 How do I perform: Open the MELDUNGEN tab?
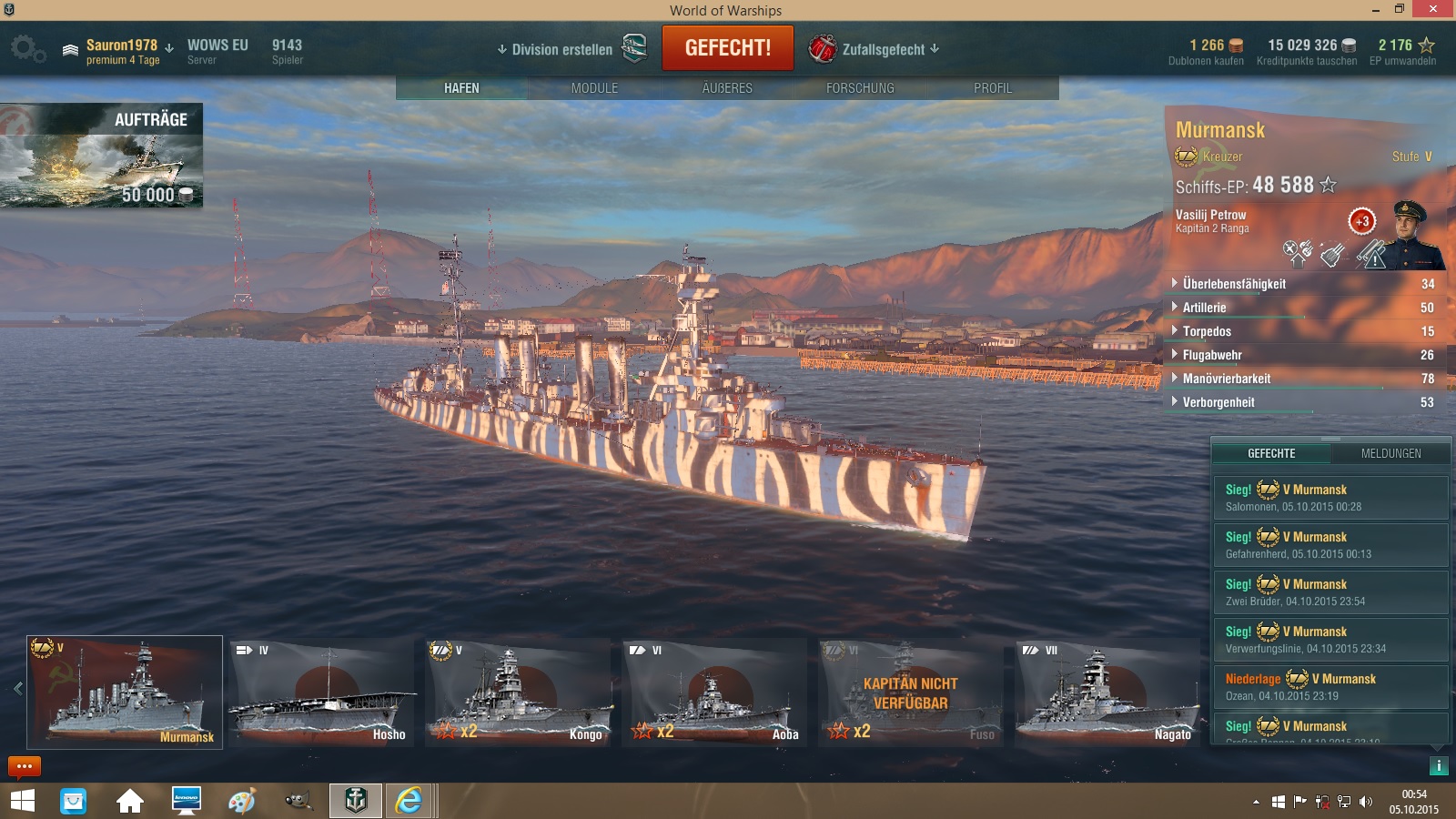pos(1393,452)
